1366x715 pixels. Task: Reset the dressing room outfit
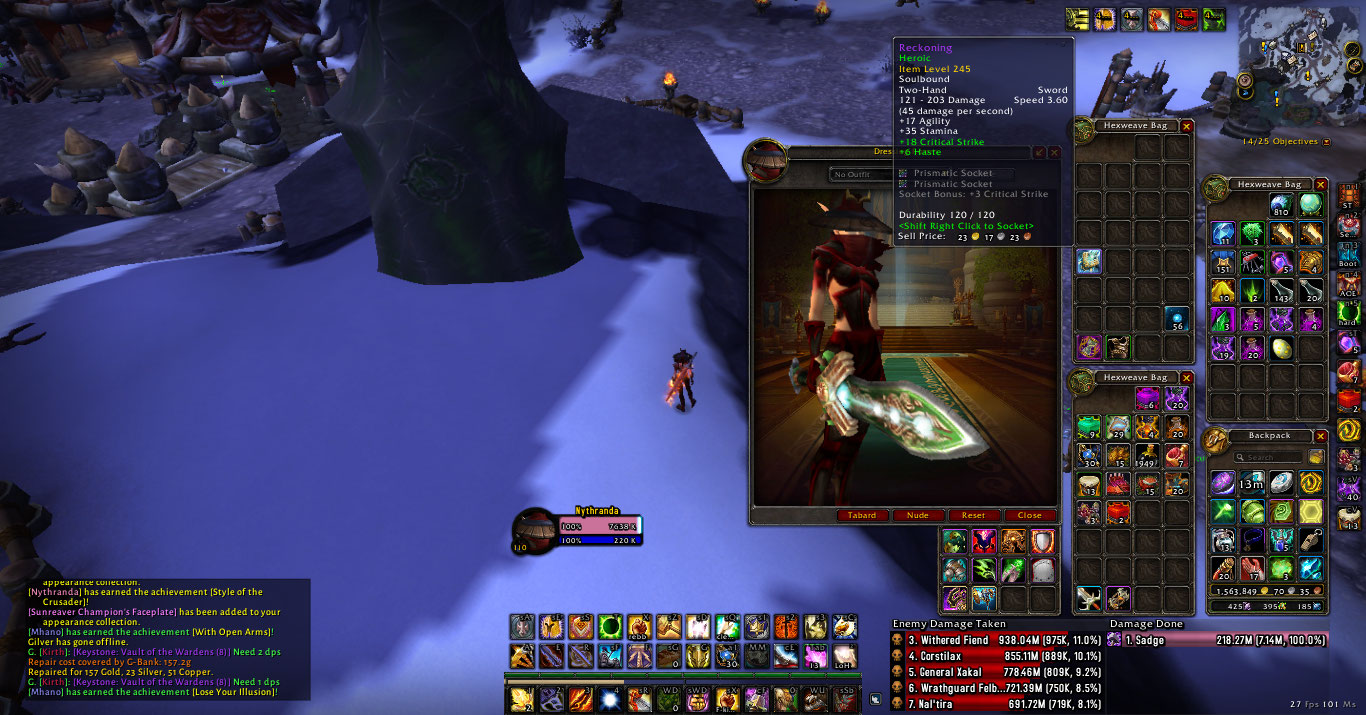click(973, 515)
